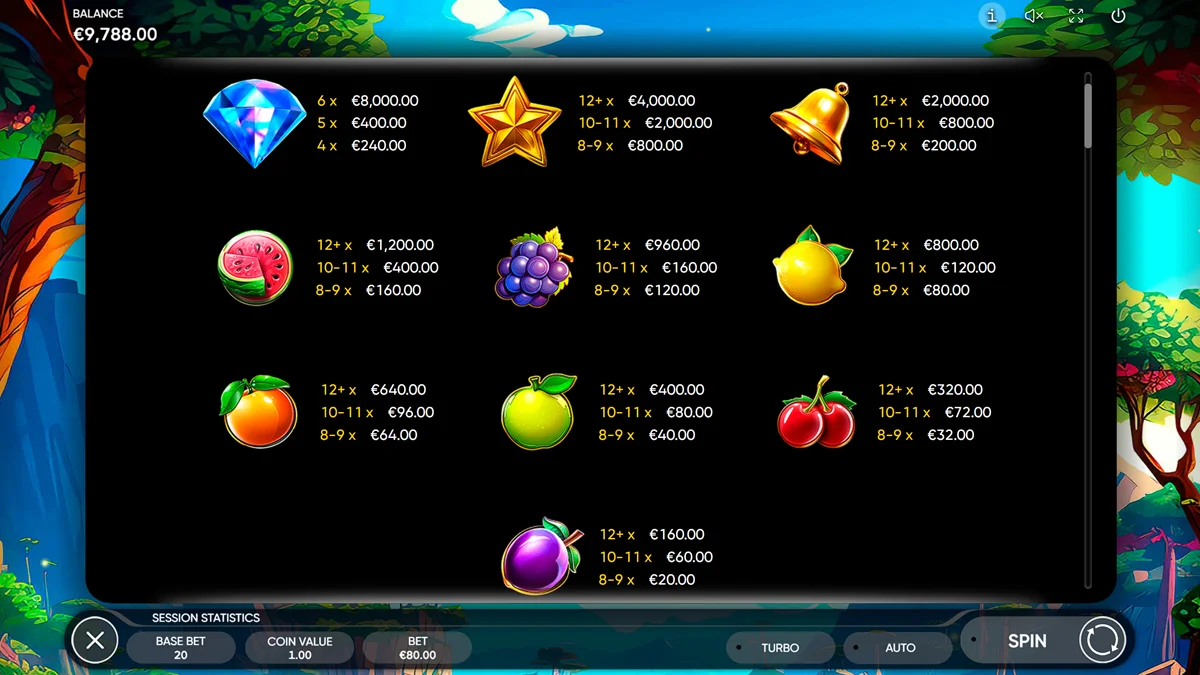Open the Auto spin options

click(899, 648)
